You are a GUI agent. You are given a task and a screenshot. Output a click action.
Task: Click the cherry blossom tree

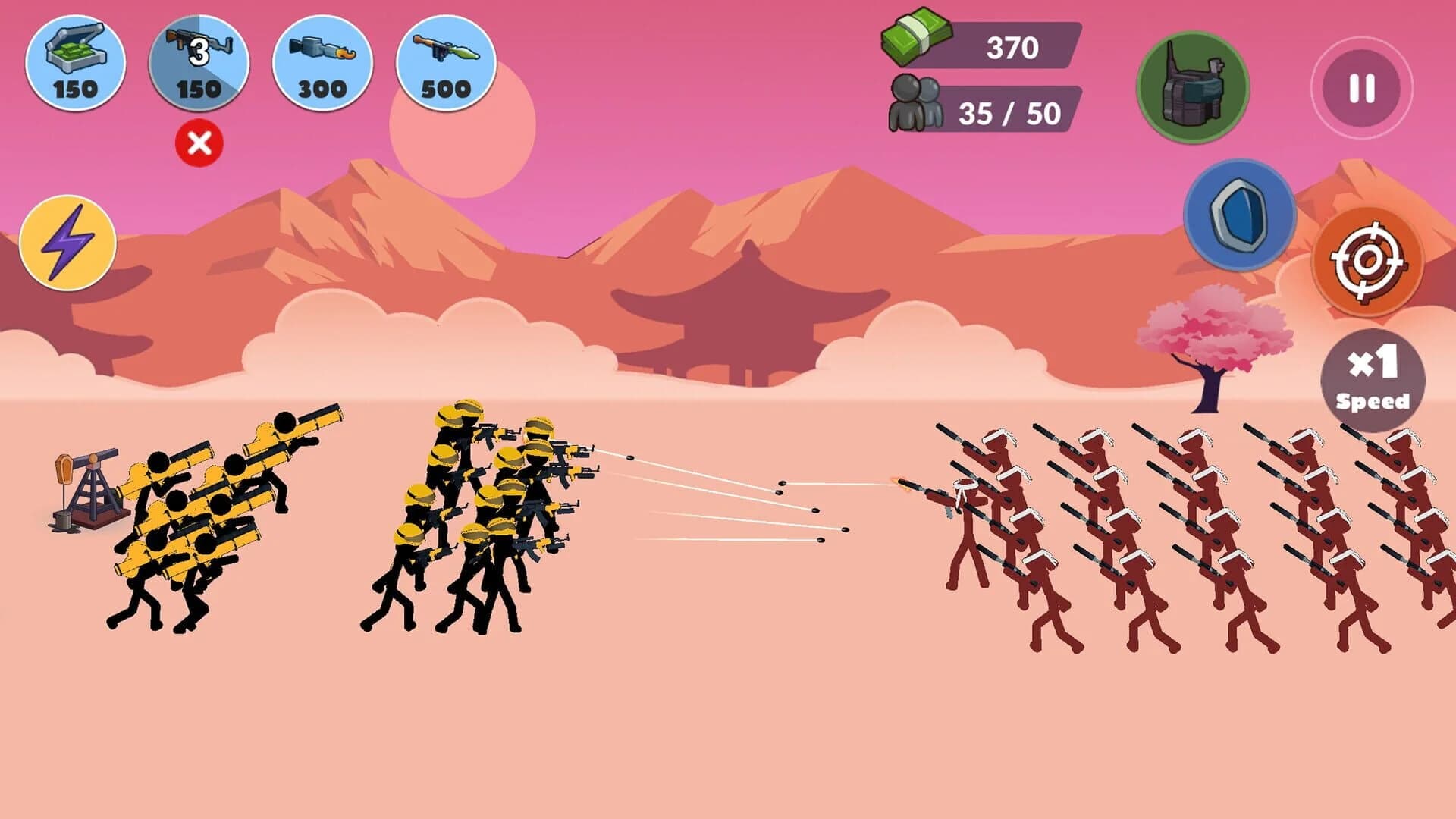pos(1213,334)
